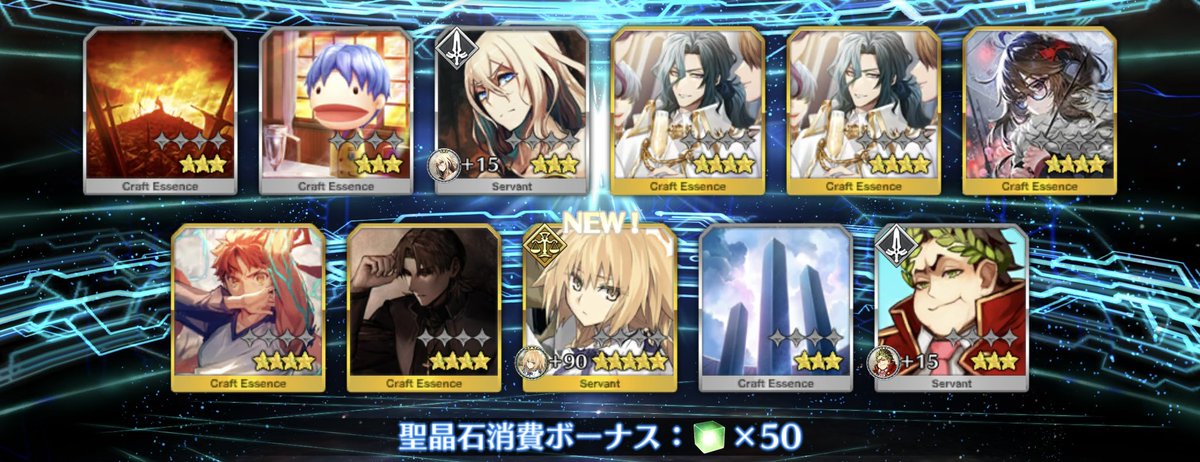Open the blue-haired puppet Craft Essence card
The height and width of the screenshot is (462, 1200).
coord(336,110)
